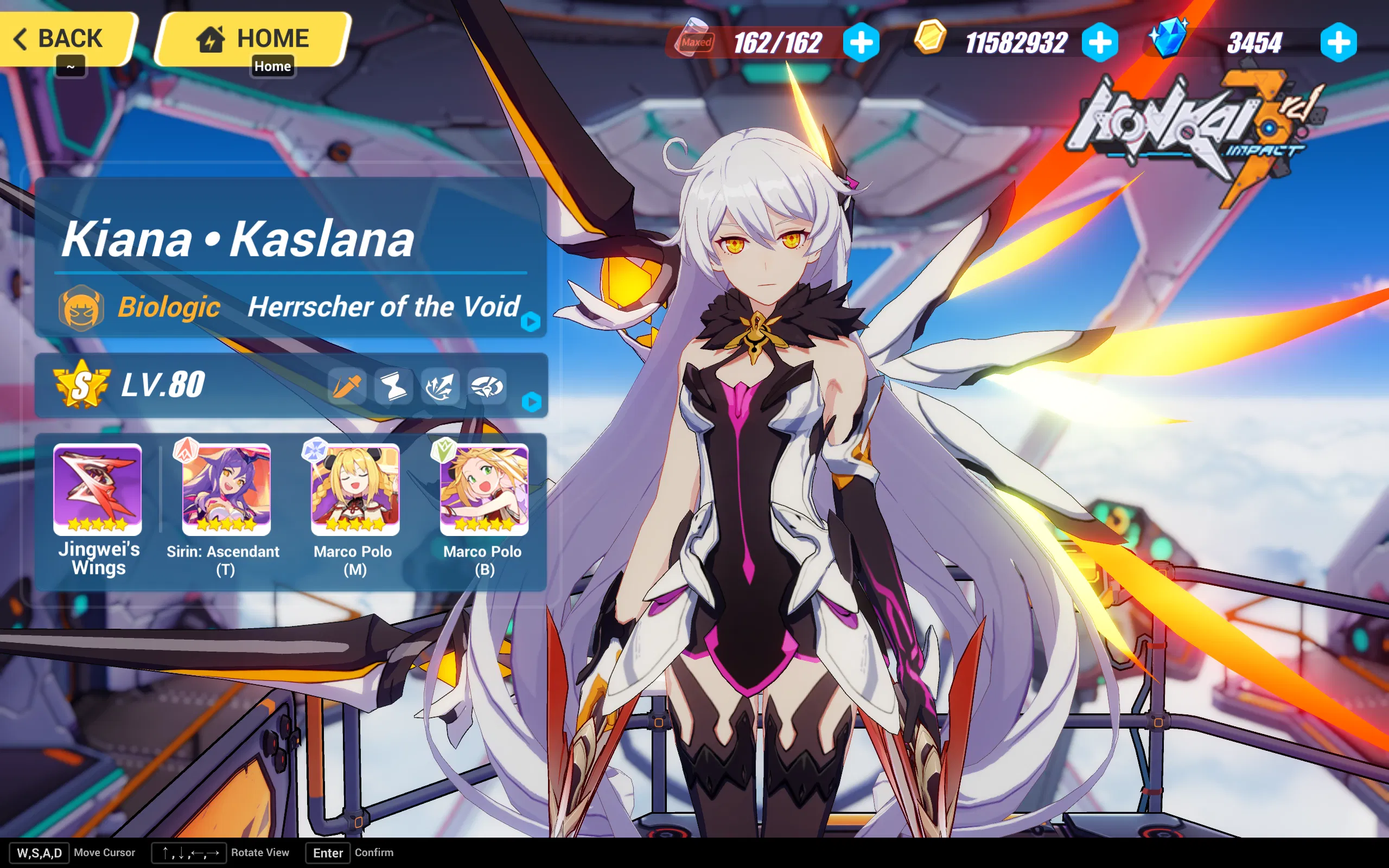The image size is (1389, 868).
Task: Click the gold coin currency icon
Action: tap(930, 41)
